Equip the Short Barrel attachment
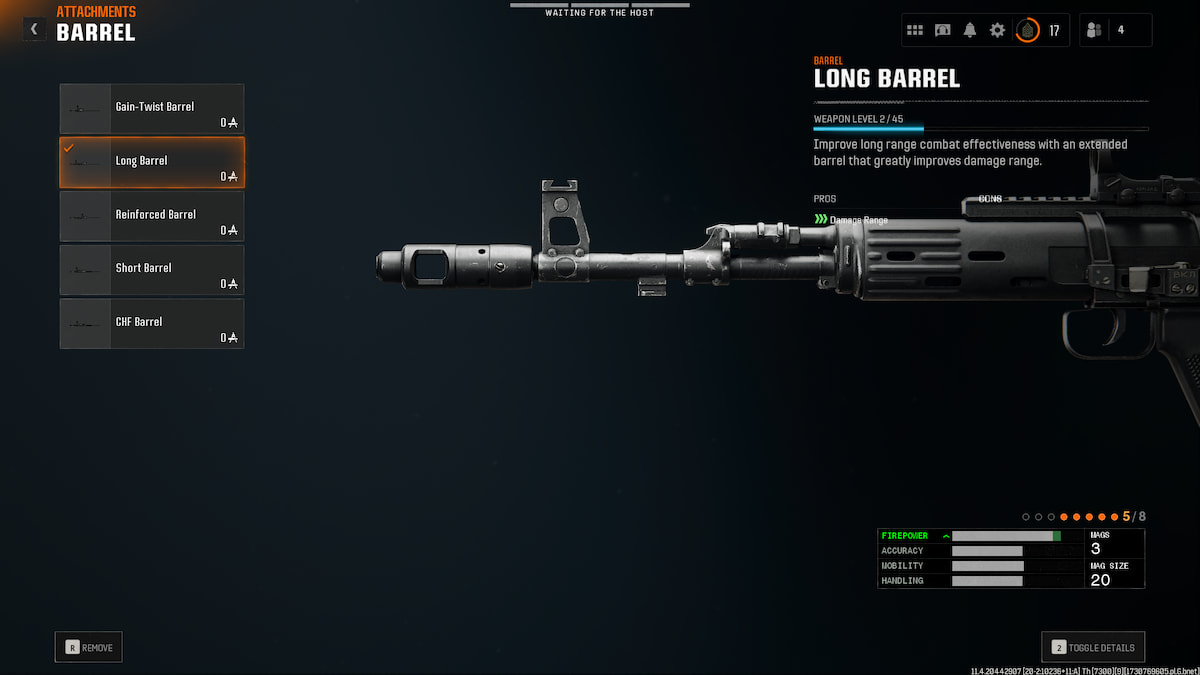This screenshot has width=1200, height=675. [152, 269]
